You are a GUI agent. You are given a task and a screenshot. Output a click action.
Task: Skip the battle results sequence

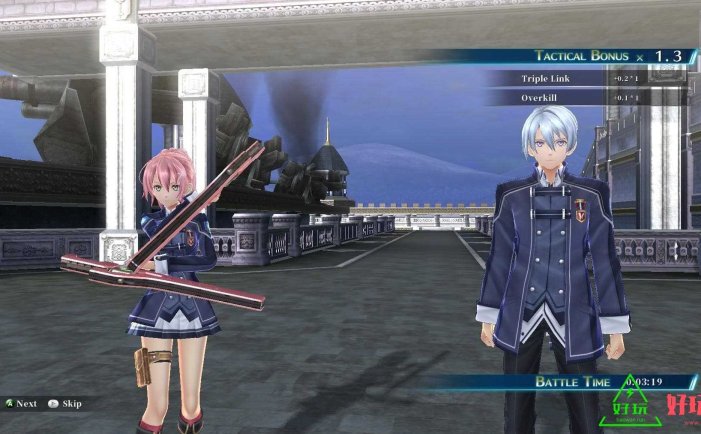point(66,404)
